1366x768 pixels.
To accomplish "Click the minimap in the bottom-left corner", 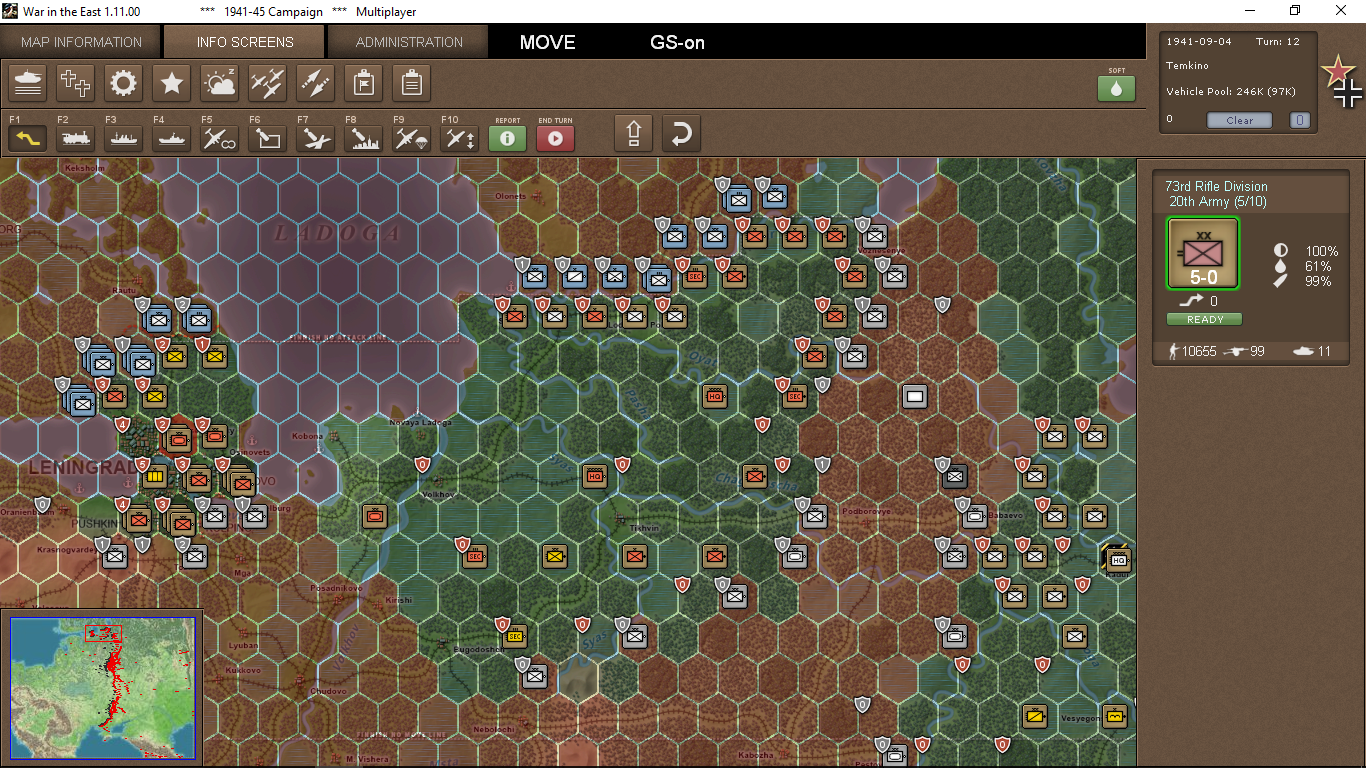I will (x=103, y=687).
